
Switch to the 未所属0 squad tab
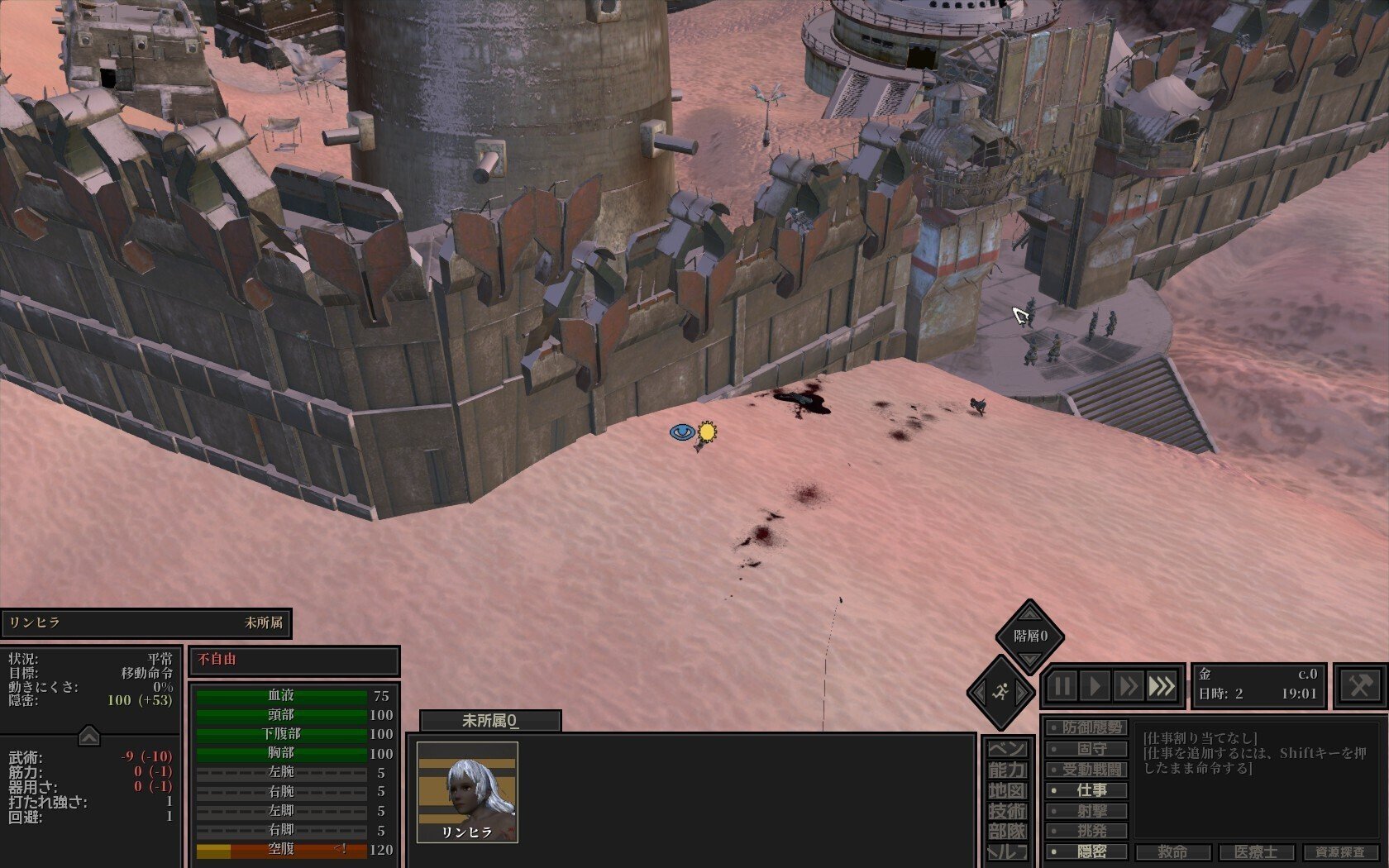click(x=489, y=721)
